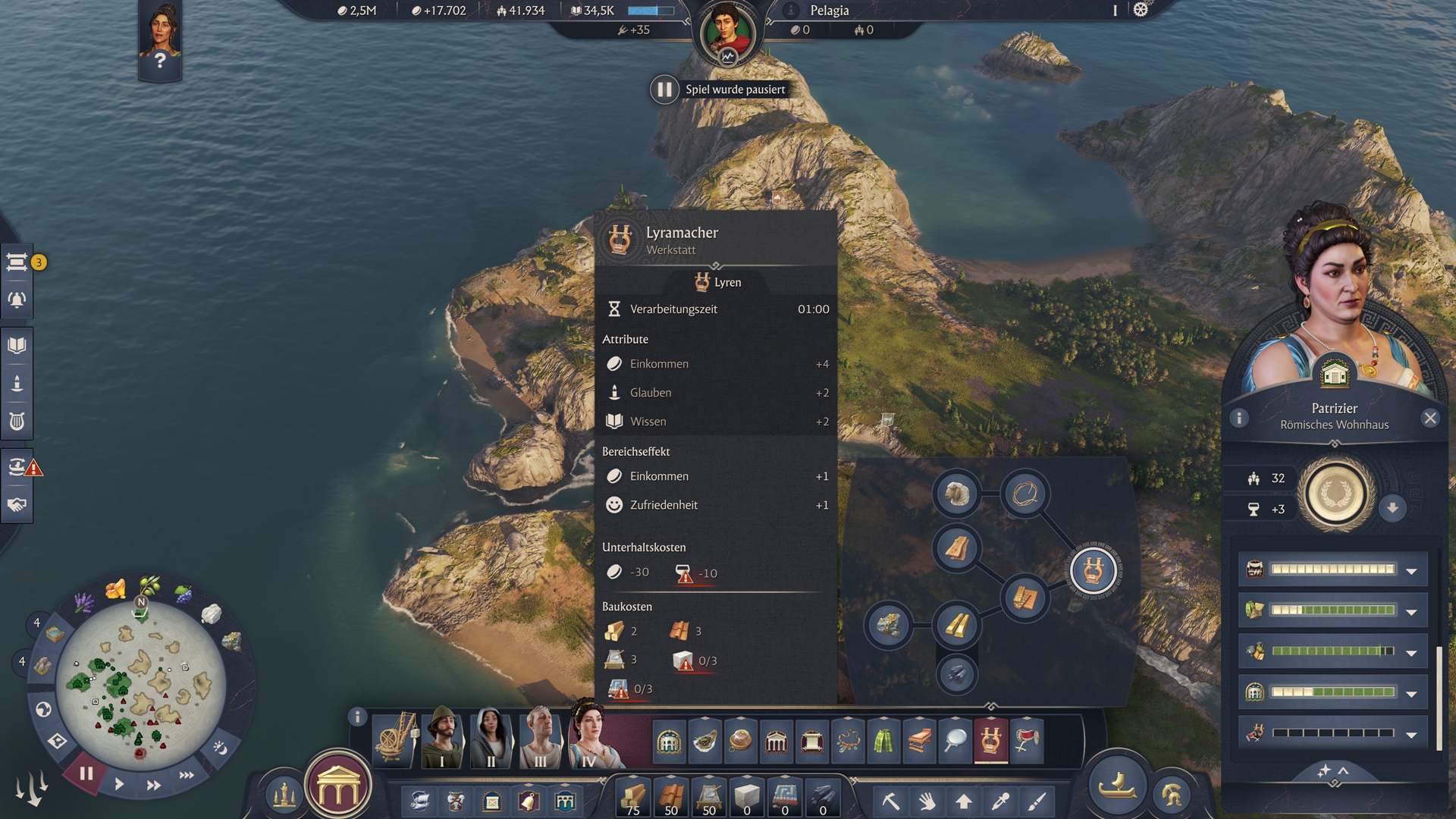Select the eyedropper copy tool
Image resolution: width=1456 pixels, height=819 pixels.
point(1000,801)
